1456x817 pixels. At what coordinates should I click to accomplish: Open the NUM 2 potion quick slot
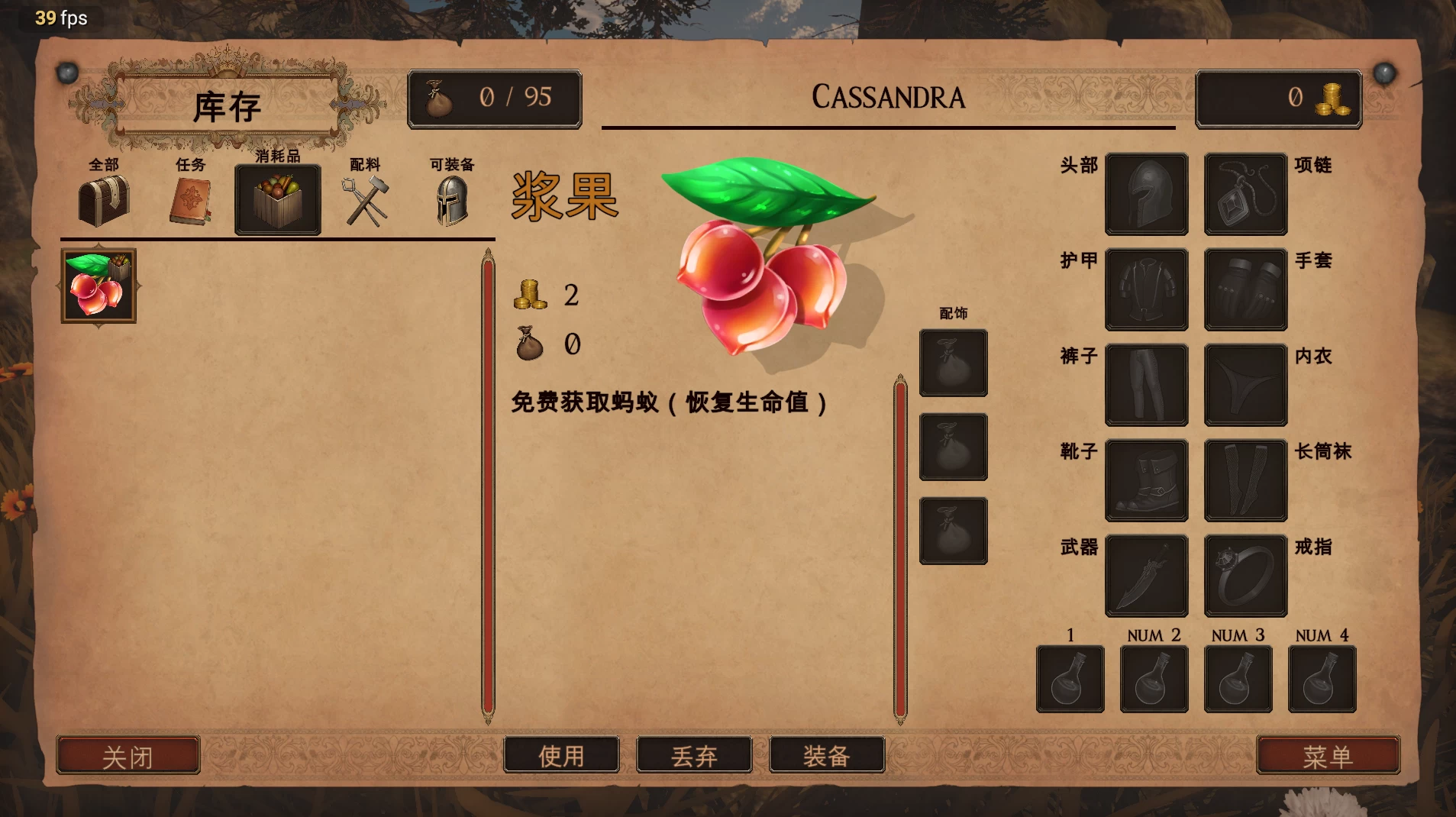[1154, 679]
